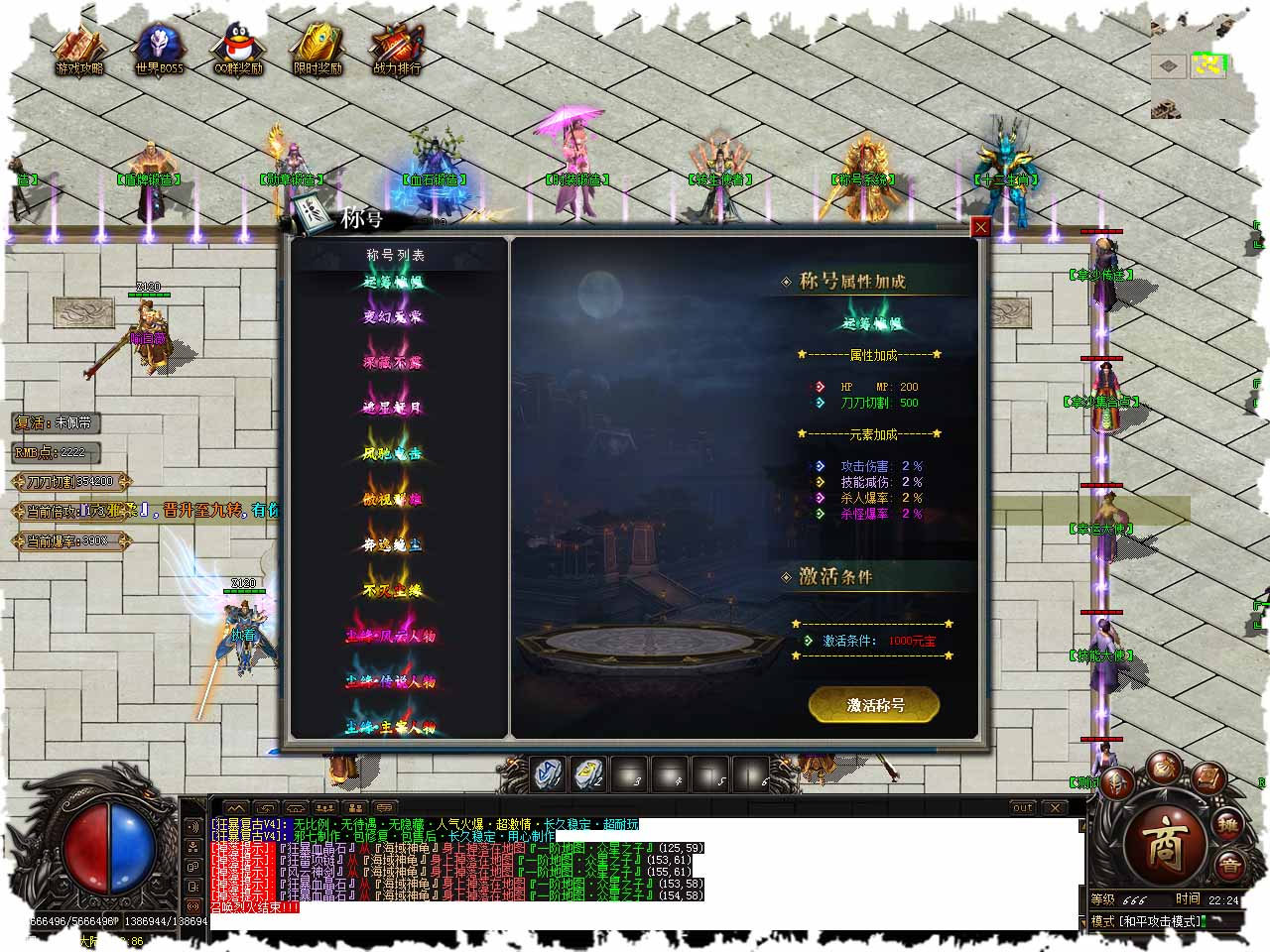This screenshot has height=952, width=1270.
Task: Click the QQ群奖励 penguin icon
Action: coord(238,52)
